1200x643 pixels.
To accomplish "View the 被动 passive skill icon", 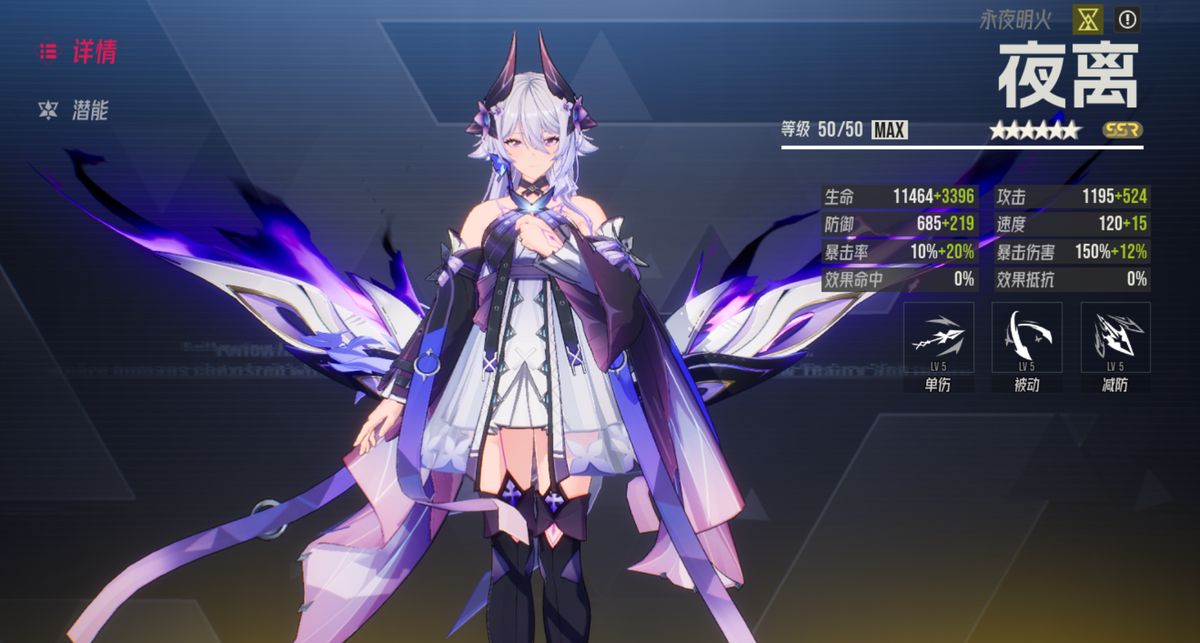I will click(x=1026, y=338).
